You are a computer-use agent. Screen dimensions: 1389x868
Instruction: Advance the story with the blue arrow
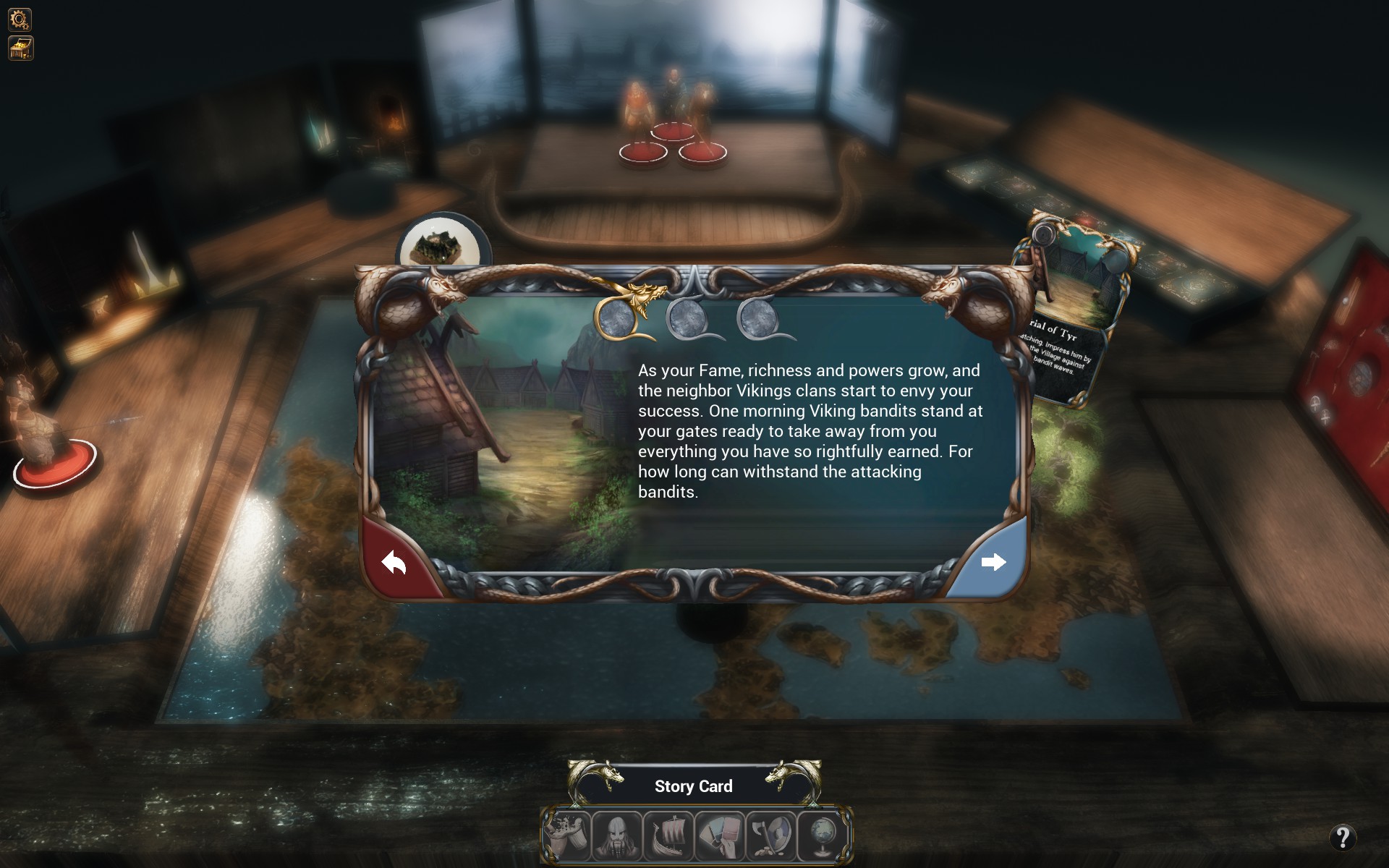pyautogui.click(x=993, y=562)
